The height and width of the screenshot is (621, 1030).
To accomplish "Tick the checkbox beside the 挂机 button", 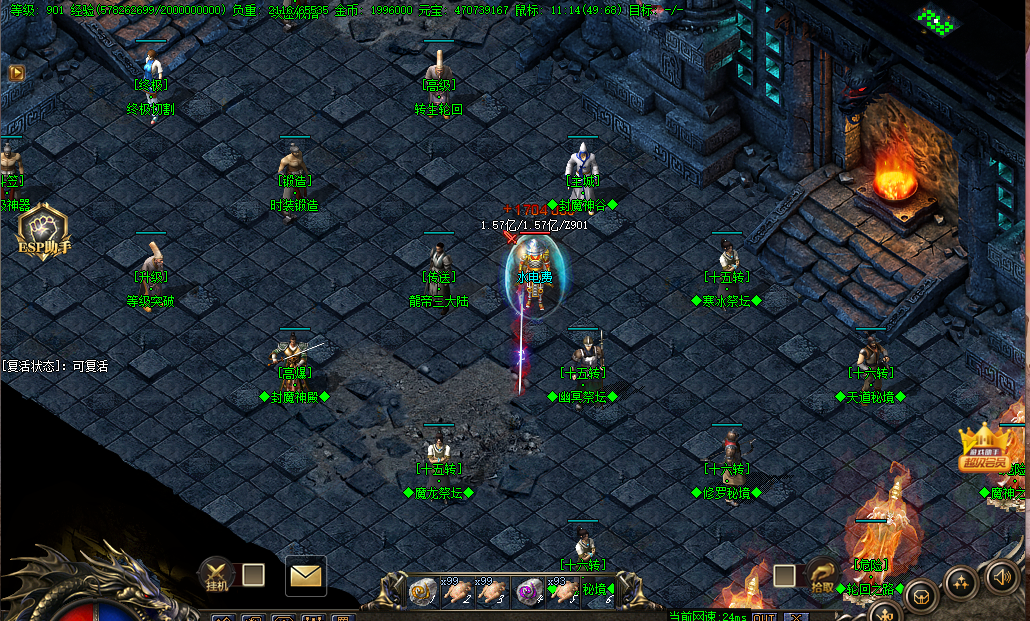I will (x=254, y=574).
